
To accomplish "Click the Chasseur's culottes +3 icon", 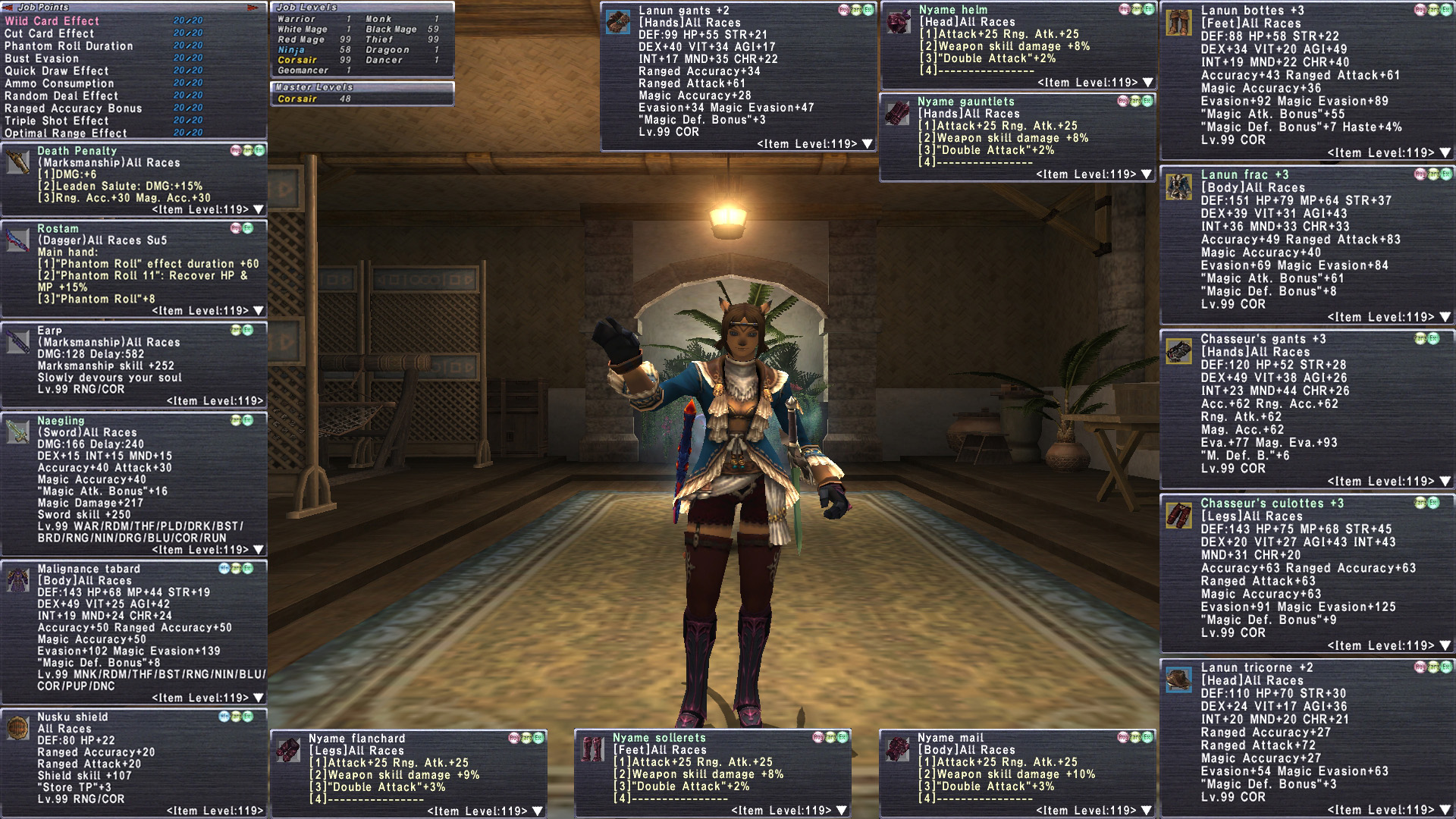I will click(1179, 516).
